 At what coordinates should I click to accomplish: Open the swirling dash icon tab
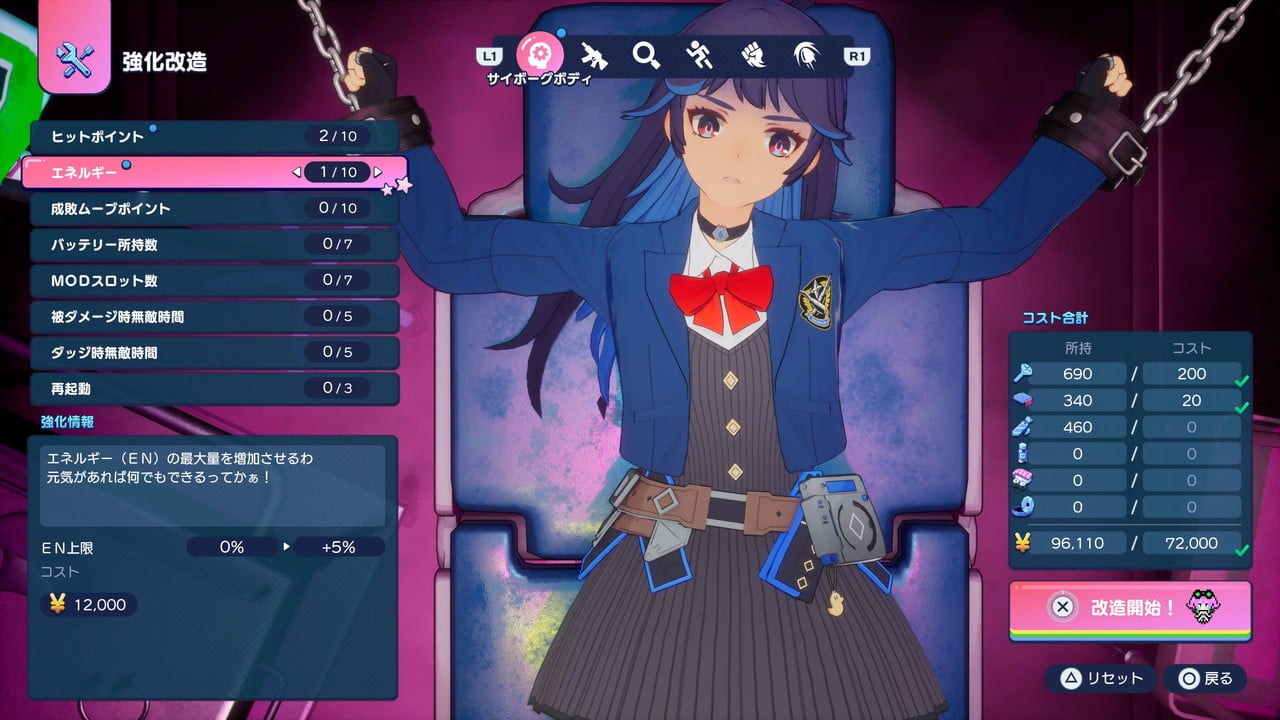806,56
